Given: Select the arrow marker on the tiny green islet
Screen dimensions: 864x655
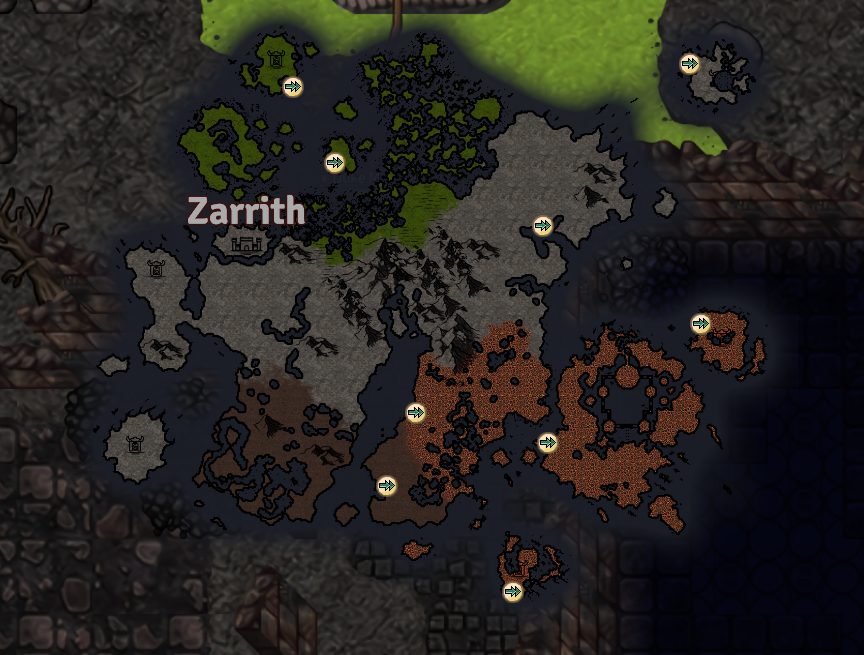Looking at the screenshot, I should tap(335, 162).
